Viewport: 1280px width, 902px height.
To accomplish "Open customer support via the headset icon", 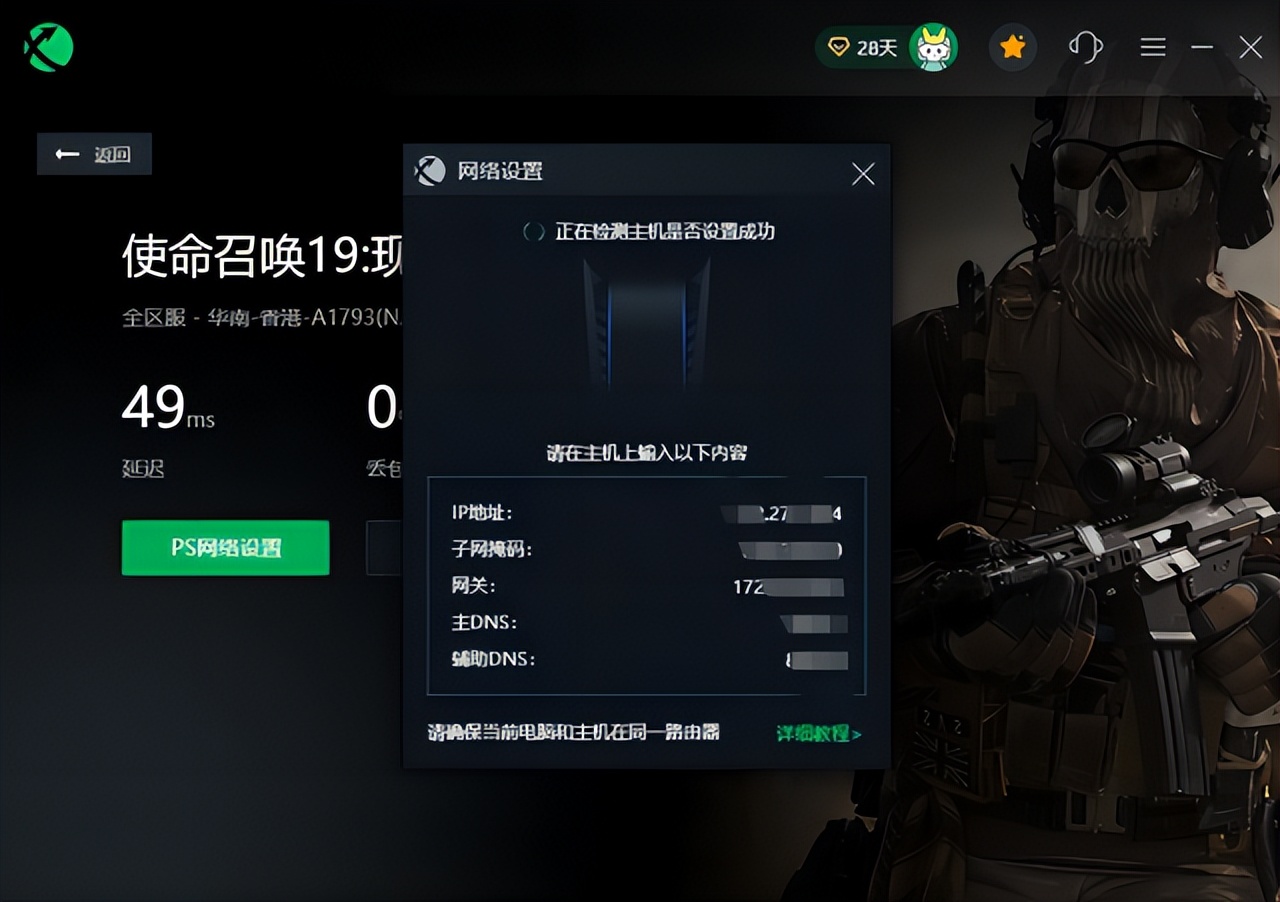I will (x=1084, y=46).
